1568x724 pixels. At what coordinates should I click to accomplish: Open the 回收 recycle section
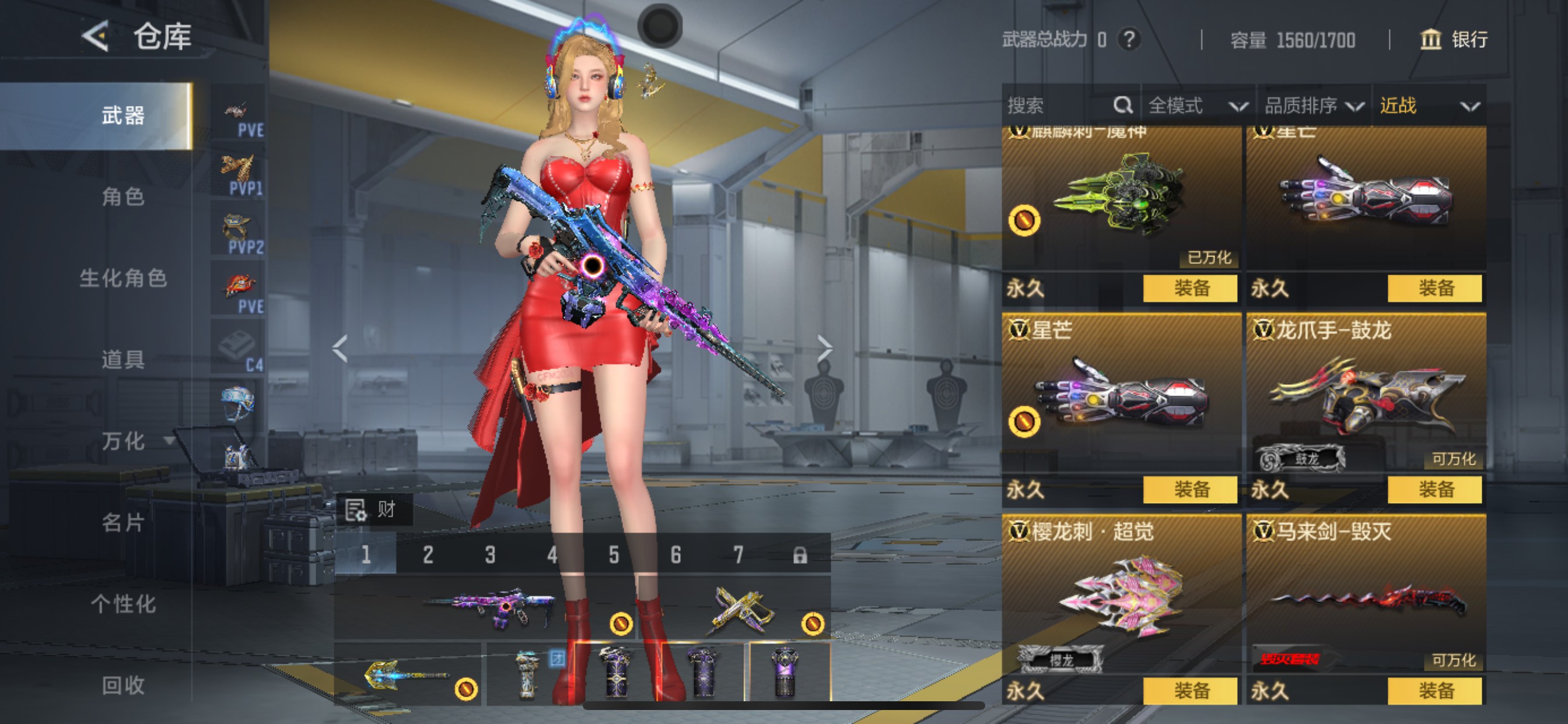pyautogui.click(x=123, y=685)
